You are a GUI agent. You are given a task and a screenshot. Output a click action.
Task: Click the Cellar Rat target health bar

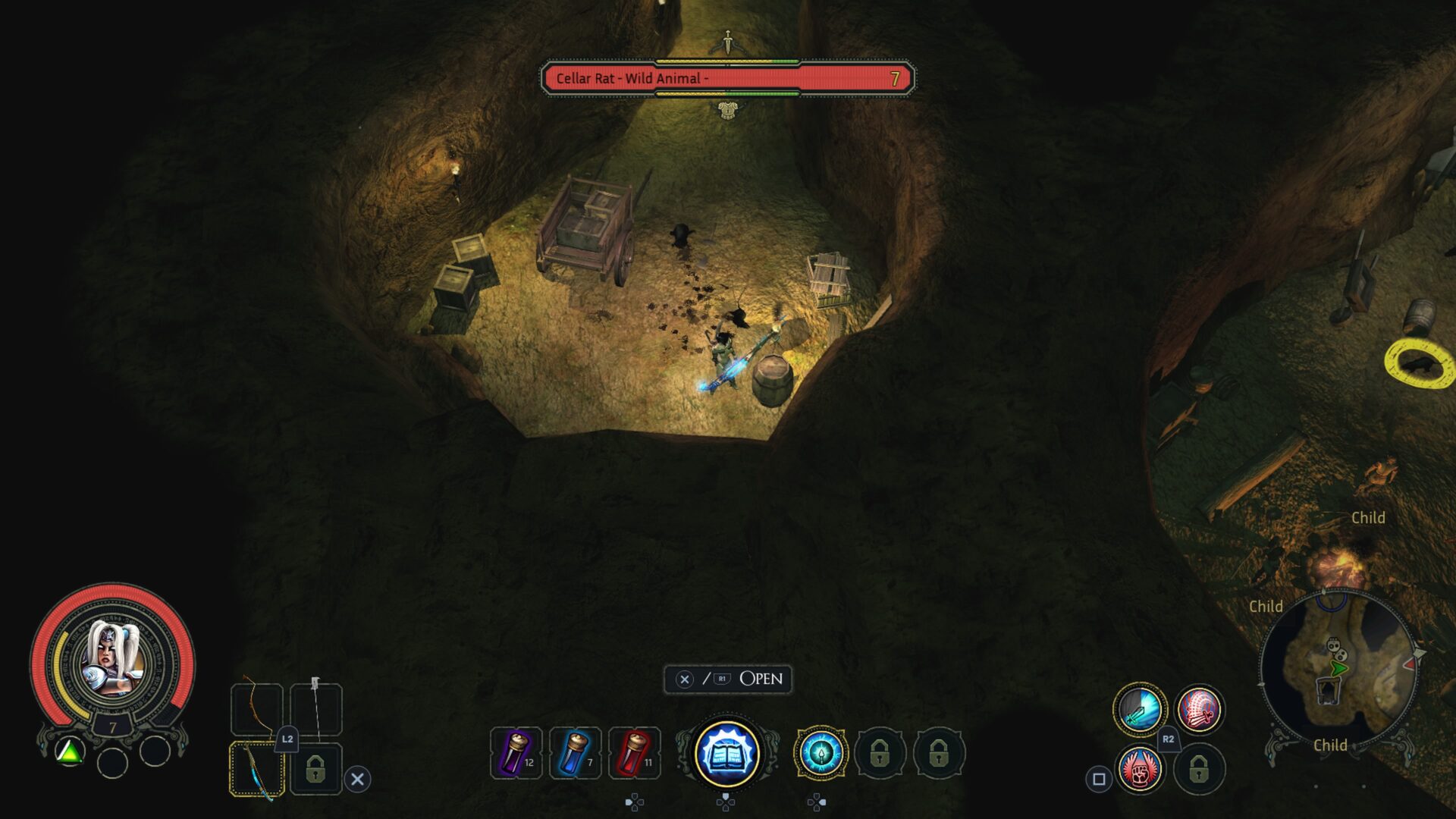[728, 78]
